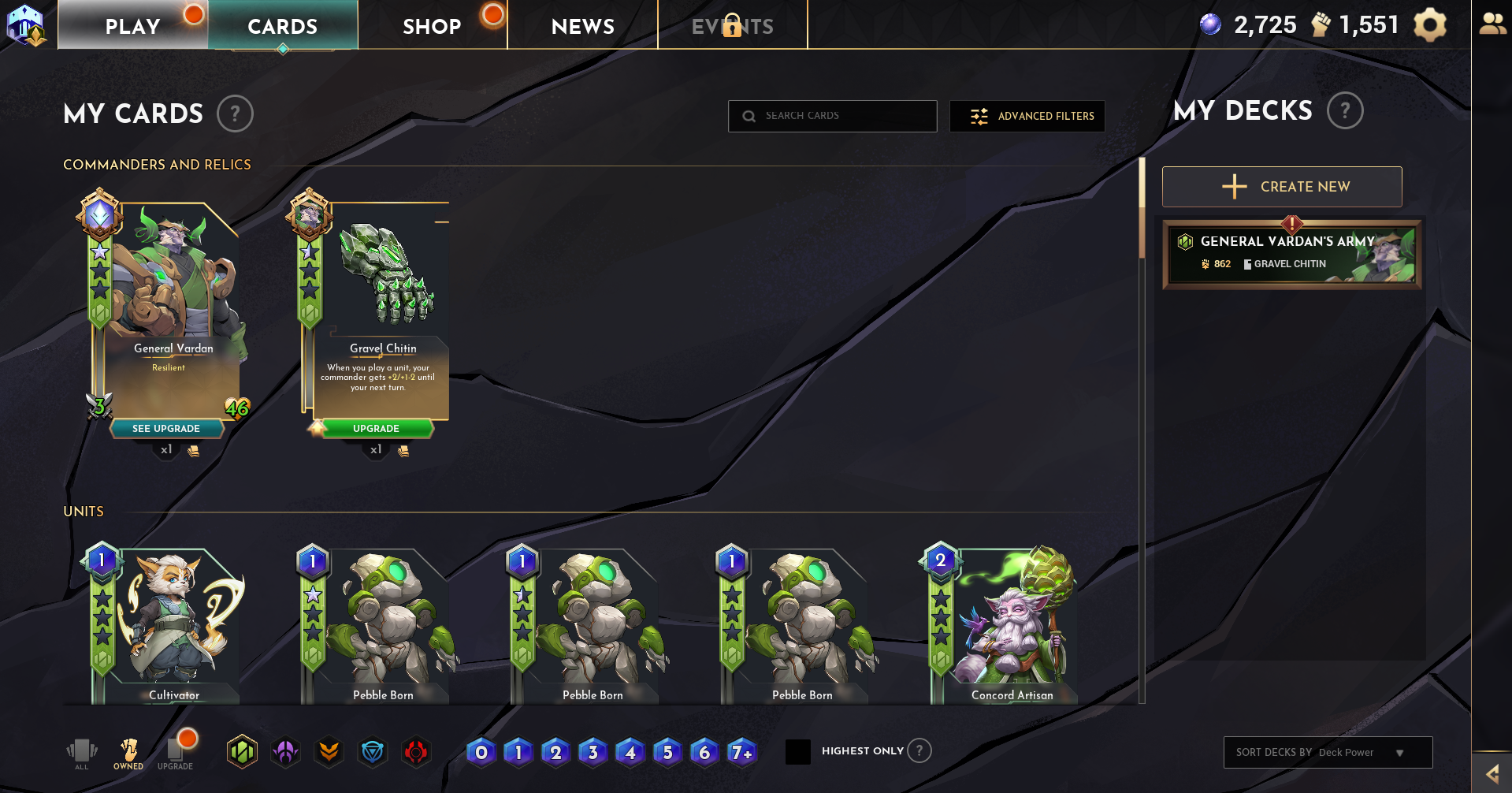The image size is (1512, 793).
Task: Click See Upgrade on General Vardan
Action: click(x=166, y=429)
